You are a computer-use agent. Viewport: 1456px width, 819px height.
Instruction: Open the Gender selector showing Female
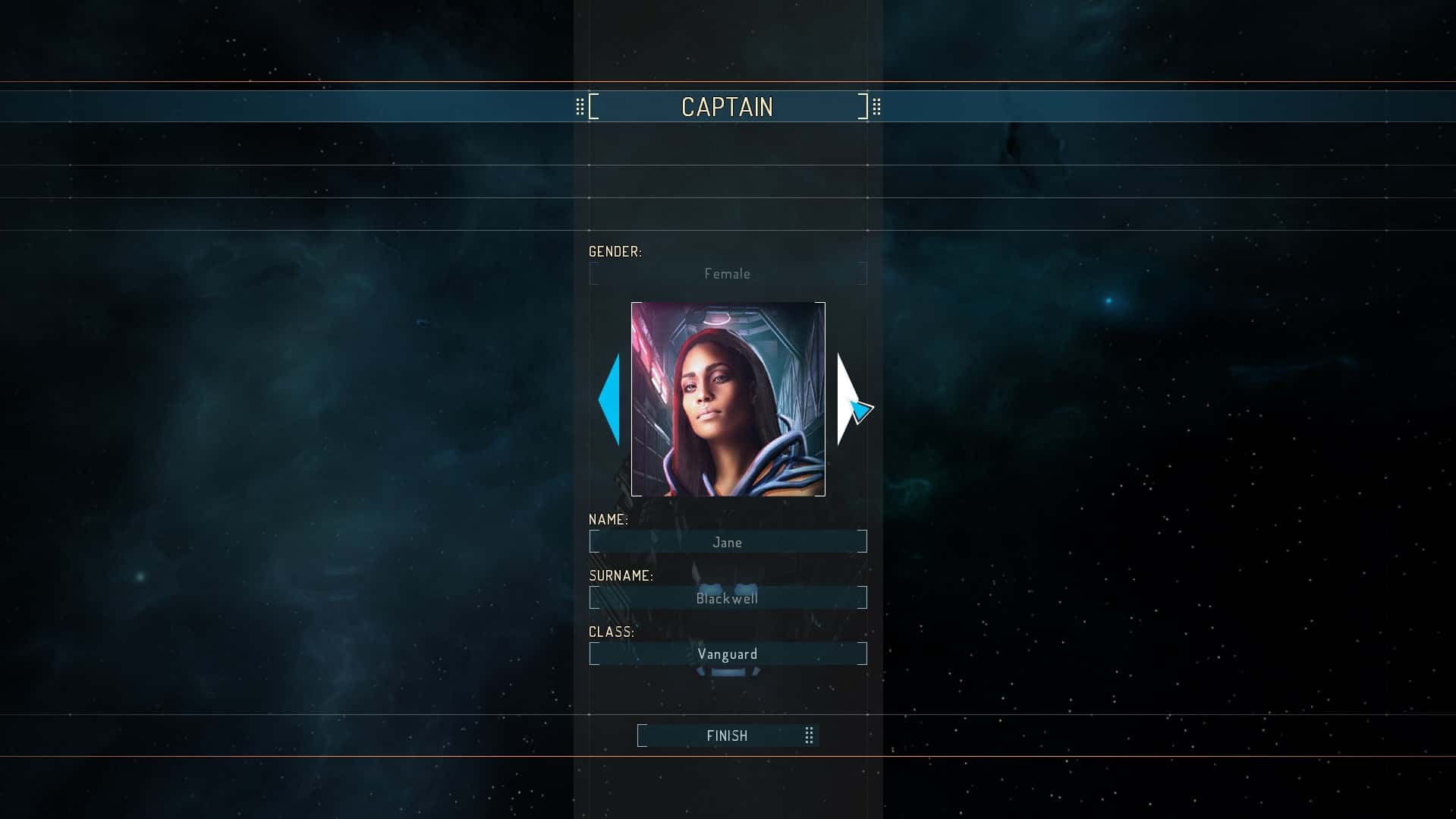pyautogui.click(x=727, y=273)
